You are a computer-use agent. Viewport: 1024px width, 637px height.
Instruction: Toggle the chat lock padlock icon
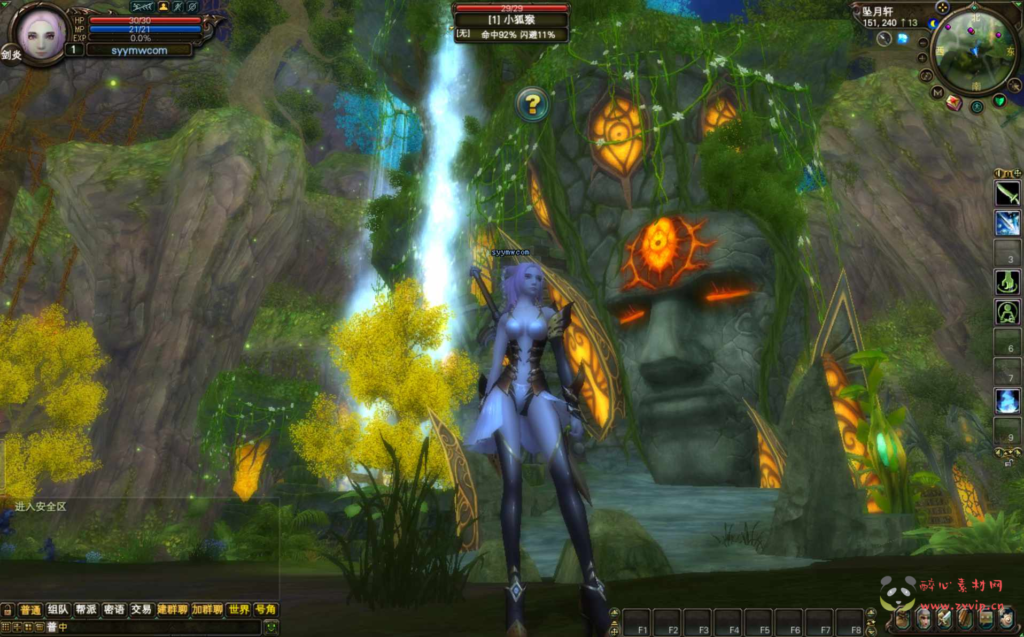[x=7, y=610]
